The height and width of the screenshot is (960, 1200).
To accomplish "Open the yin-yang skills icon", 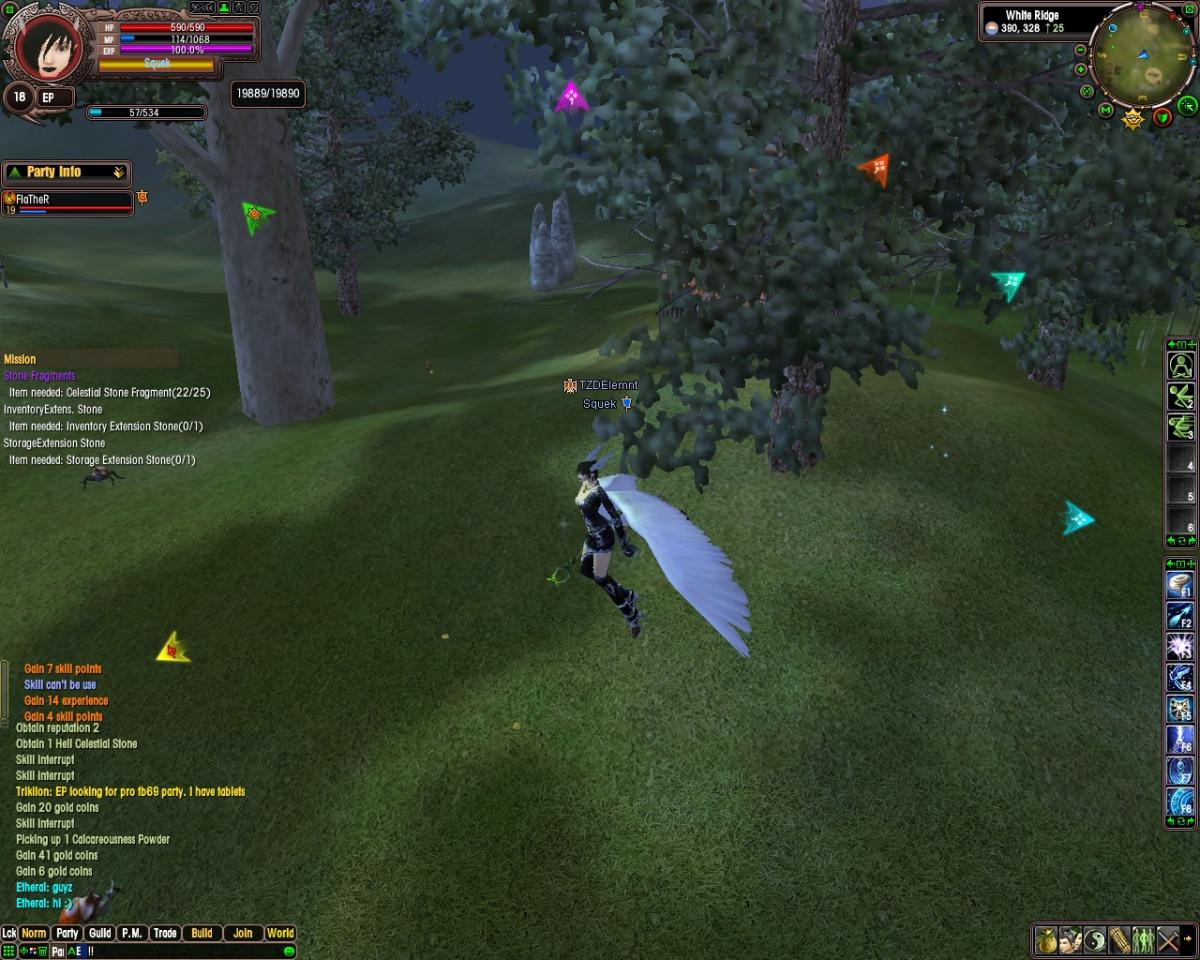I will pos(1095,940).
